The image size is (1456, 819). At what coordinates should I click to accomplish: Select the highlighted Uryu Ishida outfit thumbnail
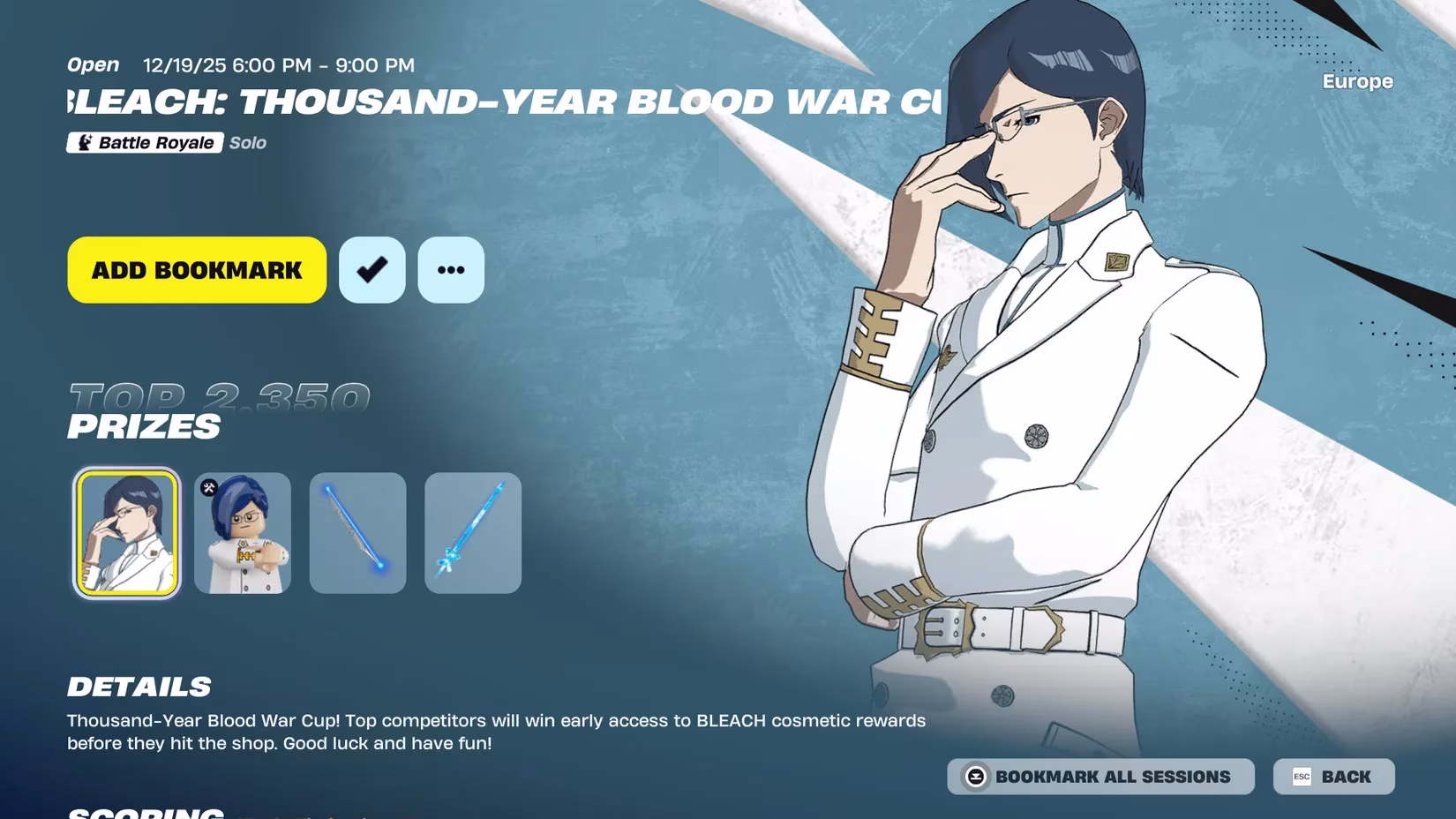click(x=126, y=533)
